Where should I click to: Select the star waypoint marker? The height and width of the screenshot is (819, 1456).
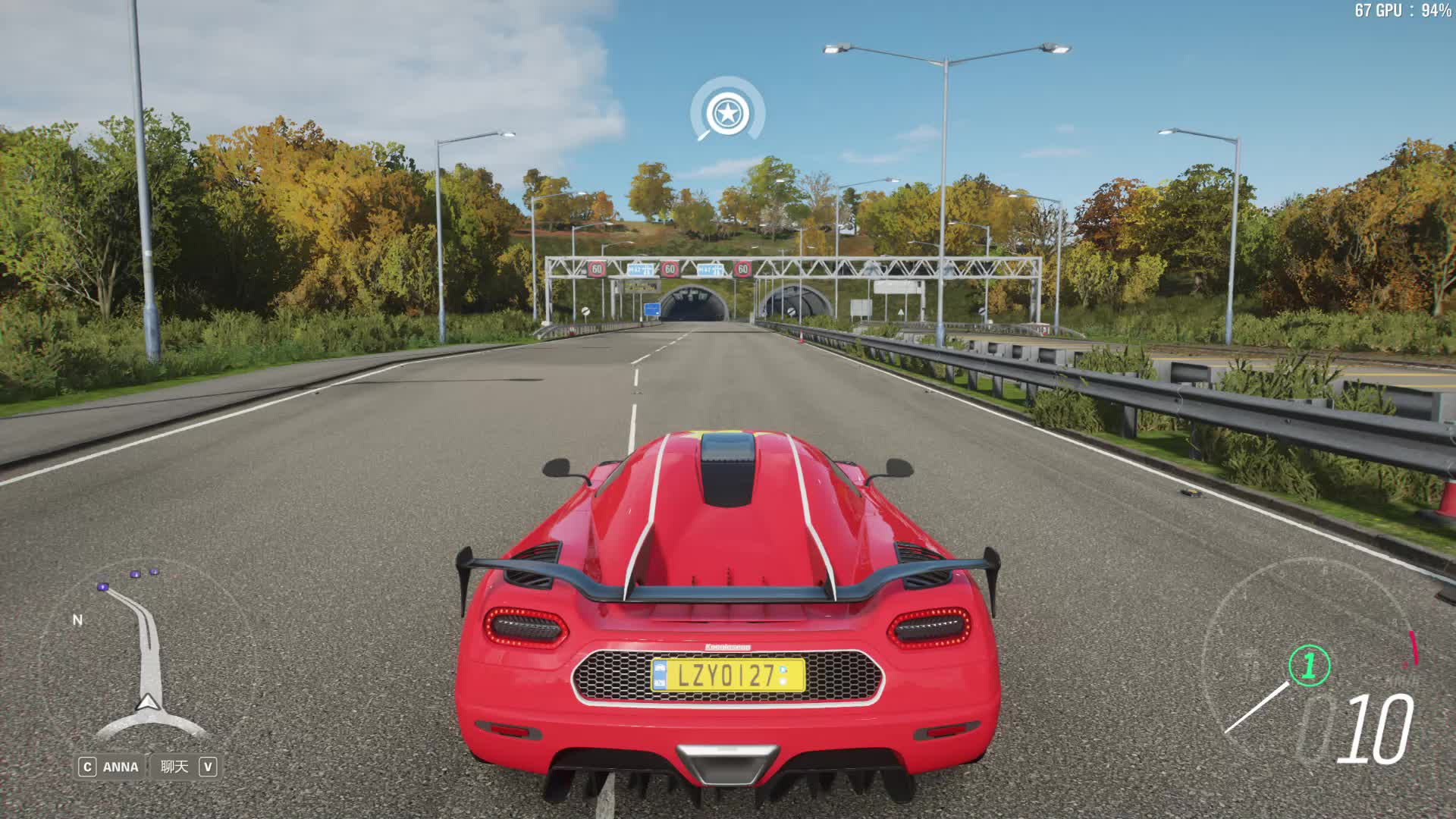[727, 114]
